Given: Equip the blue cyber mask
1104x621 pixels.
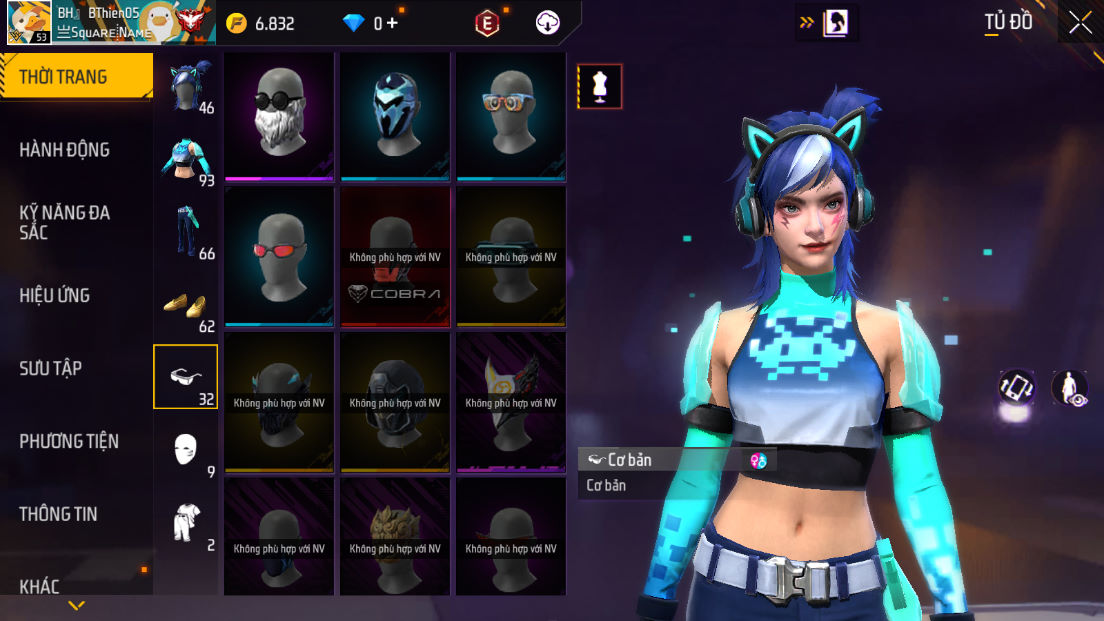Looking at the screenshot, I should [395, 115].
